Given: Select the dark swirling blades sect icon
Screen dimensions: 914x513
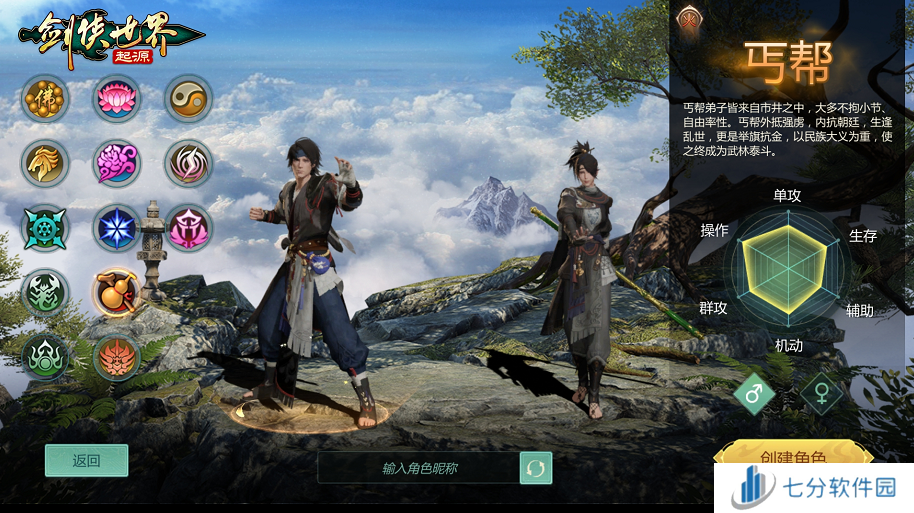Looking at the screenshot, I should coord(188,163).
